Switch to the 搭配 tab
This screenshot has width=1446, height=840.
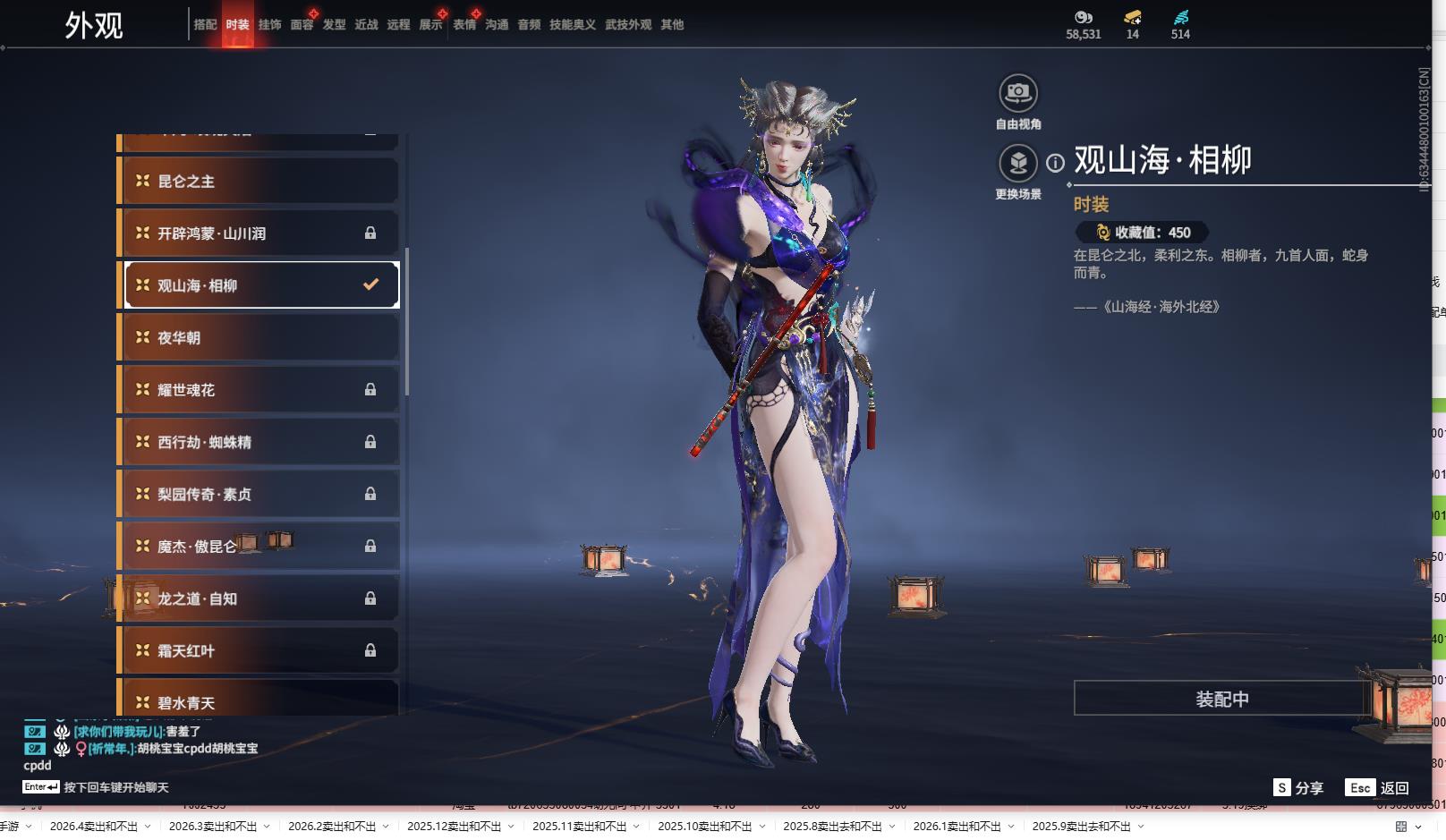pyautogui.click(x=205, y=25)
